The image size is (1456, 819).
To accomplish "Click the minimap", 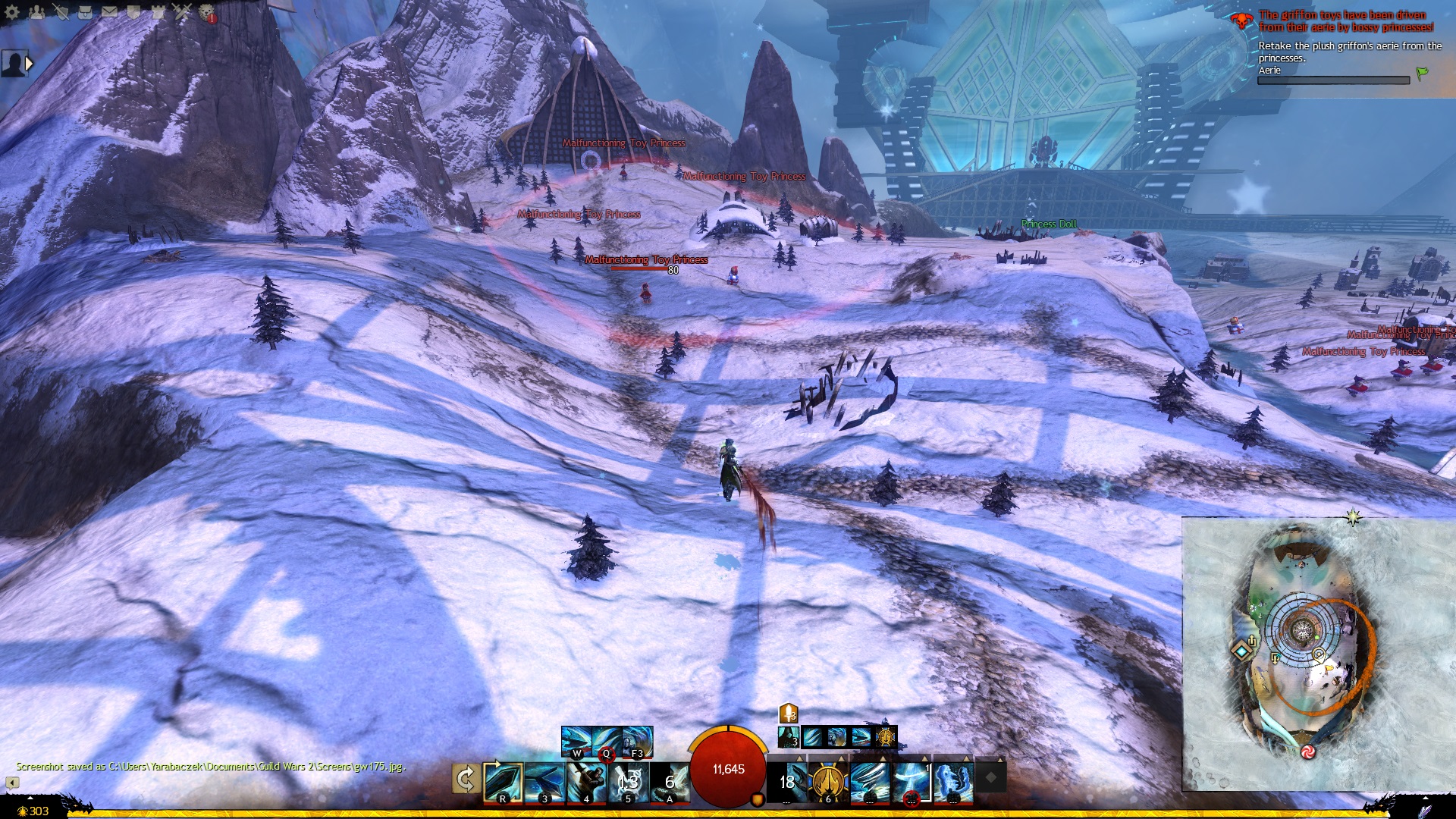I will click(x=1318, y=654).
